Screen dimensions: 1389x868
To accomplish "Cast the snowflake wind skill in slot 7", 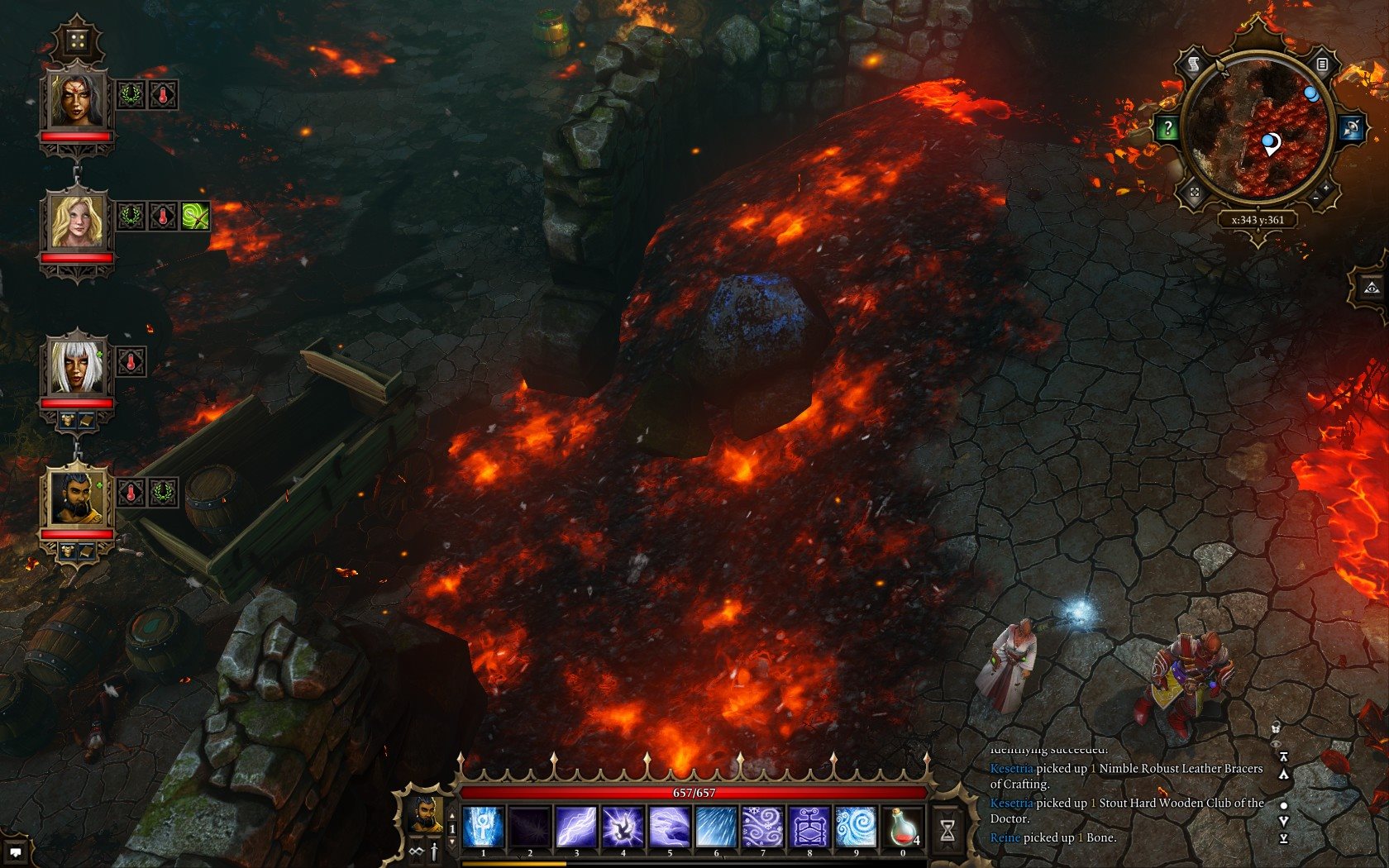I will (762, 827).
